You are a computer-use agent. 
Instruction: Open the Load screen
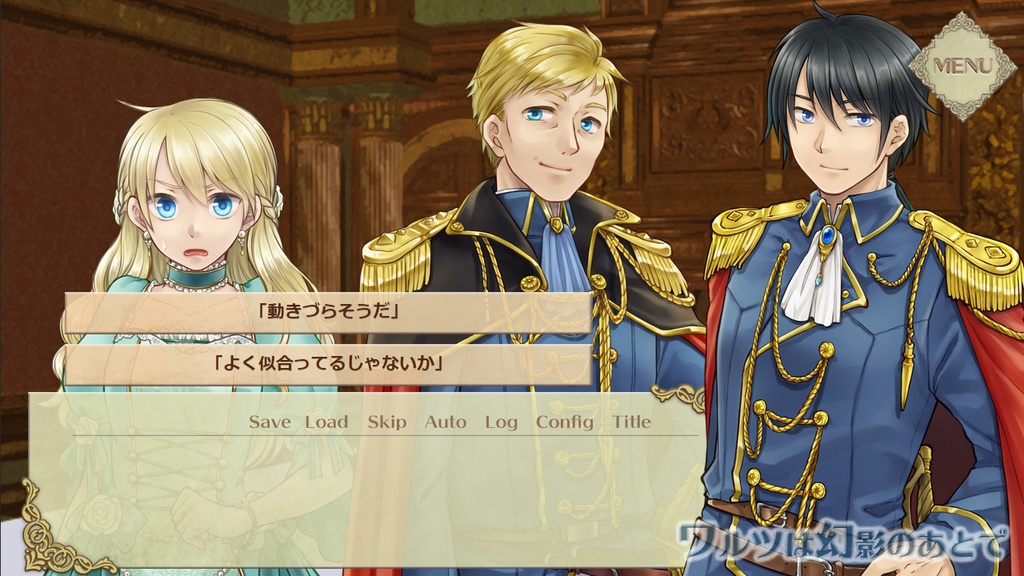pyautogui.click(x=326, y=422)
